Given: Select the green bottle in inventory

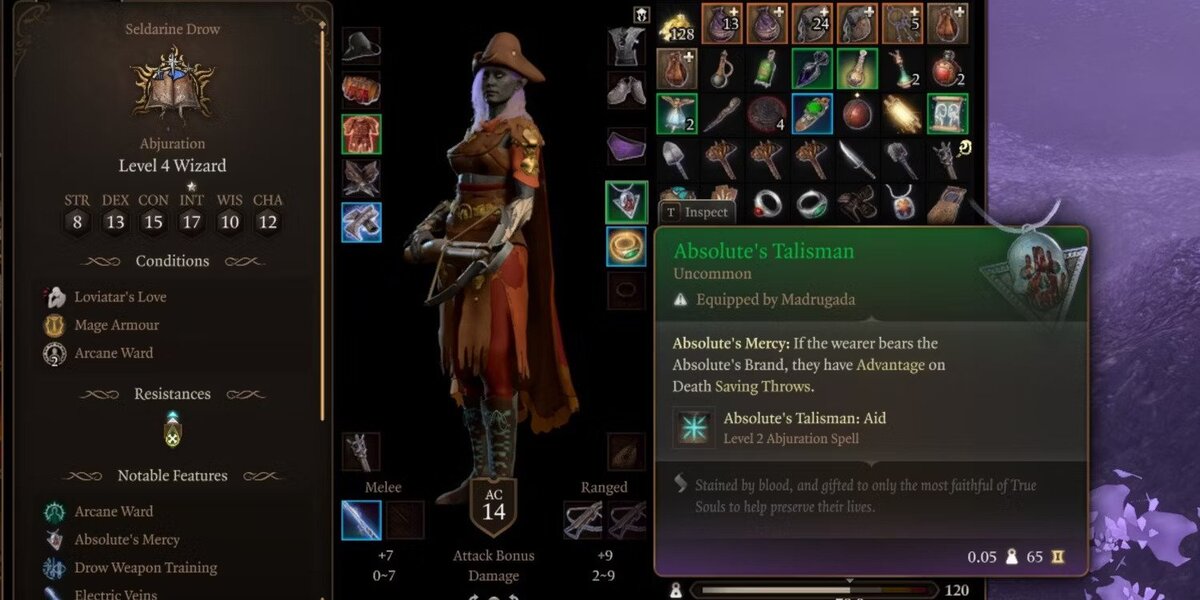Looking at the screenshot, I should click(766, 68).
